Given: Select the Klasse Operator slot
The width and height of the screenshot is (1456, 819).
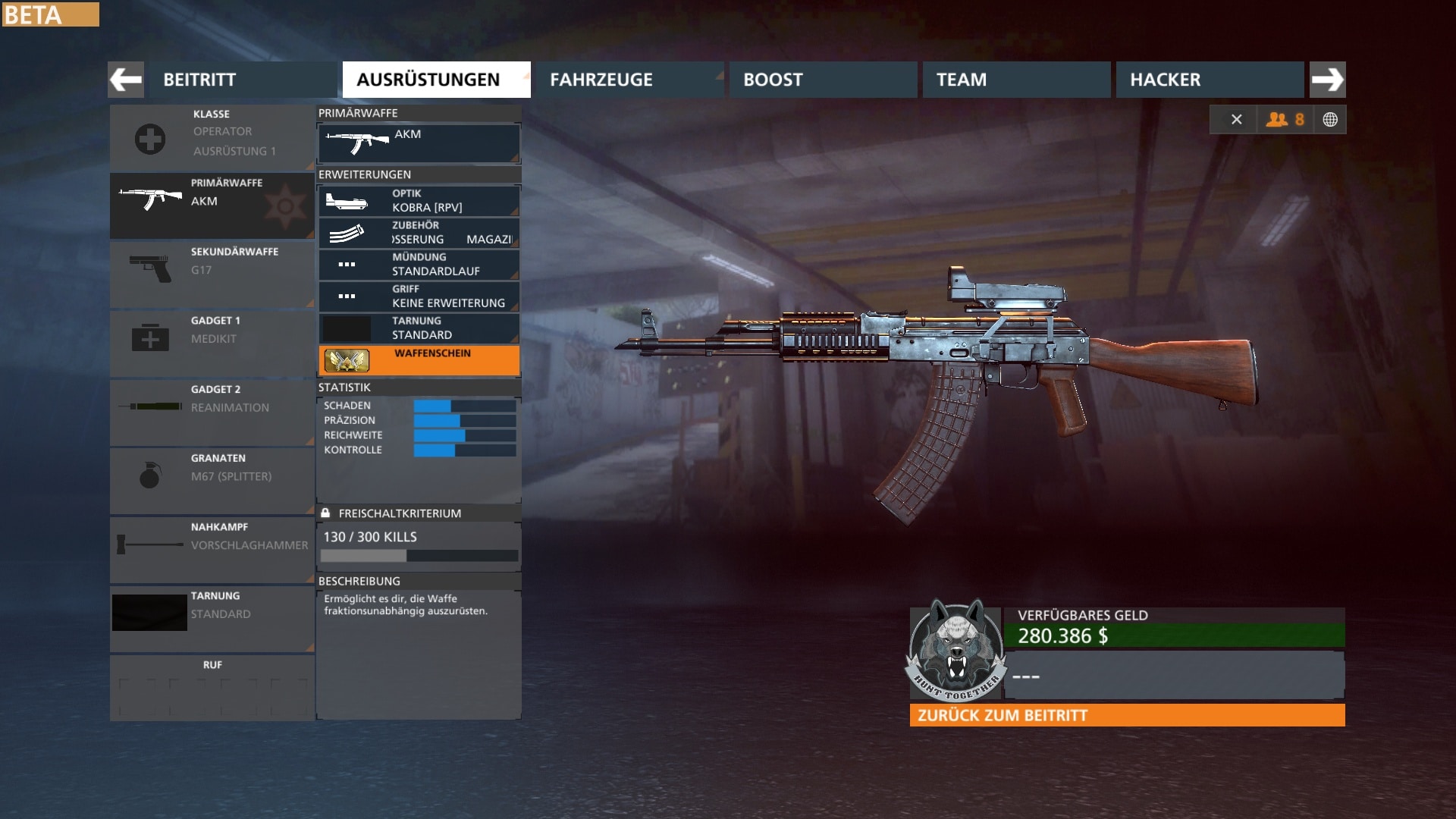Looking at the screenshot, I should (212, 138).
